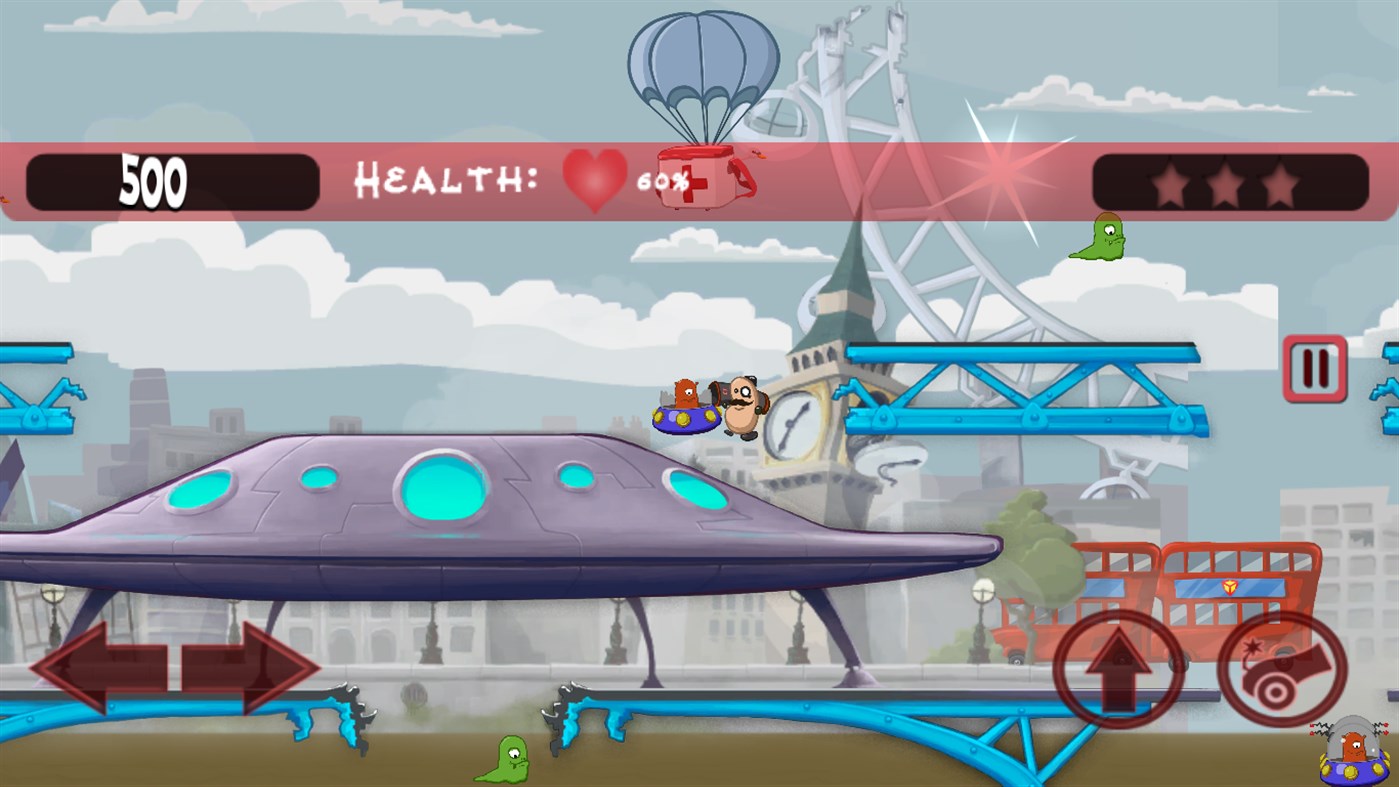Select the first star in the rating bar
Screen dimensions: 1399x787
click(x=1170, y=183)
